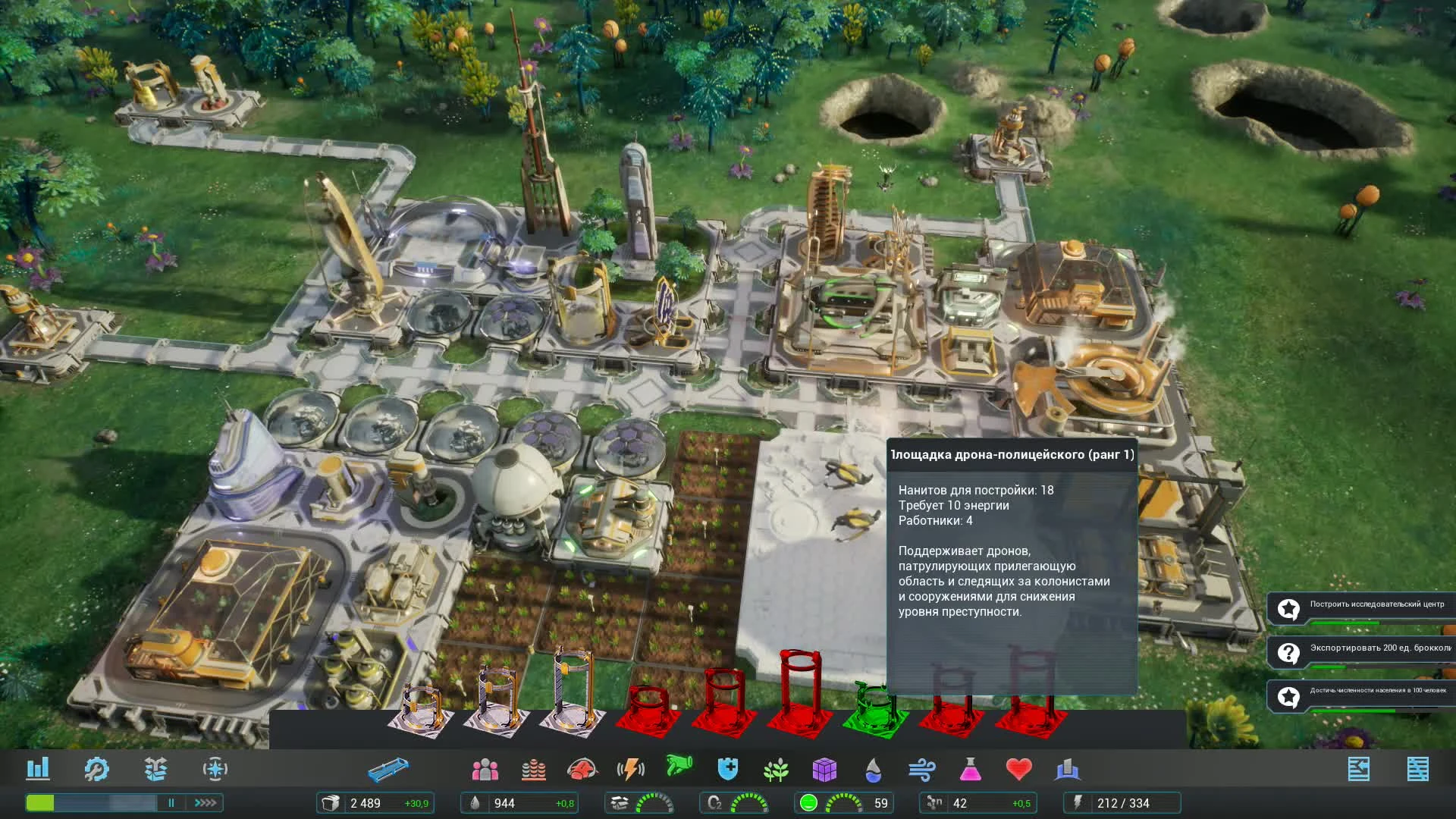This screenshot has height=819, width=1456.
Task: Toggle the shield protection overlay
Action: click(x=727, y=769)
